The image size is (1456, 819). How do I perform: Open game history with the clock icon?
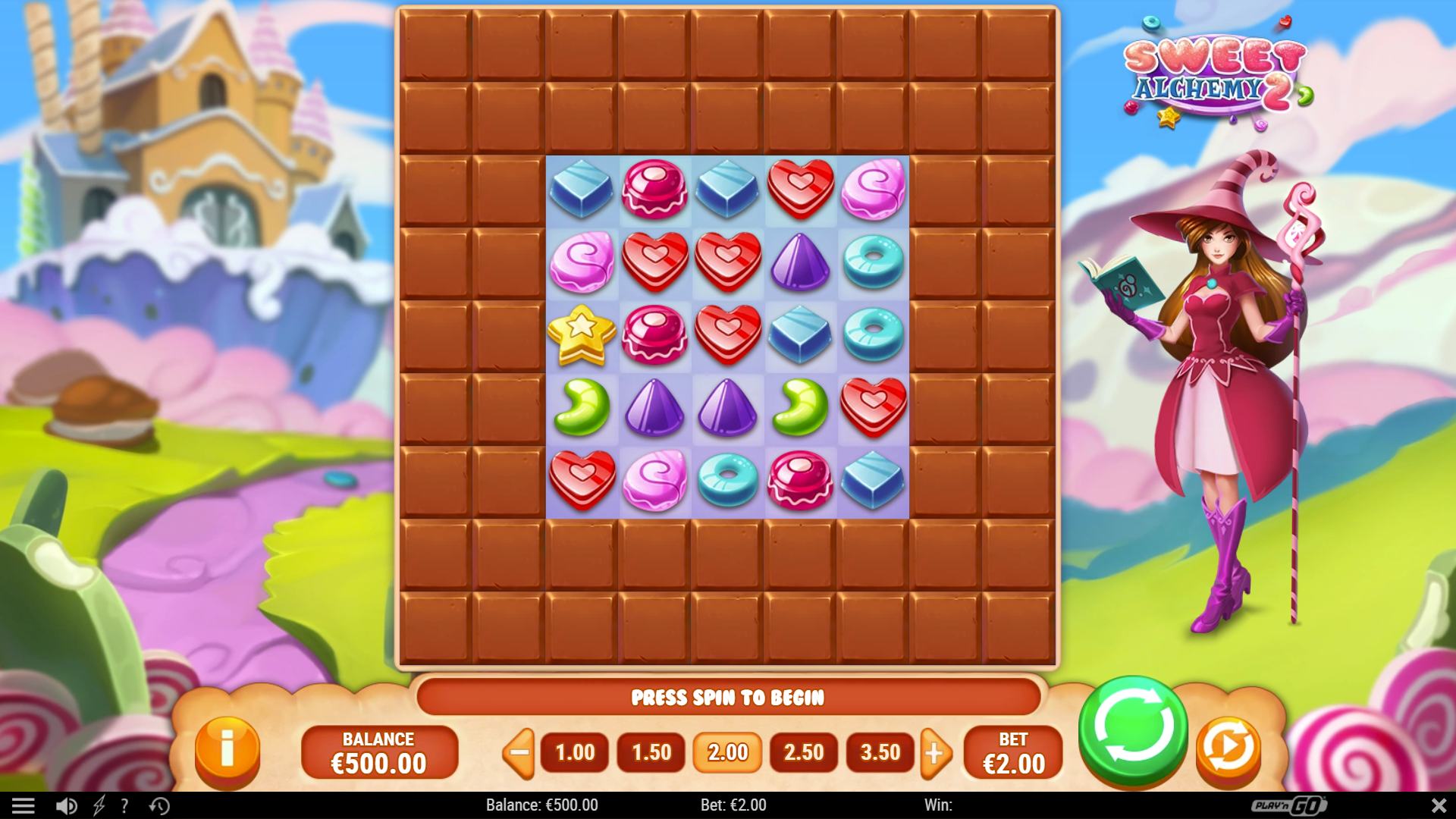(x=159, y=805)
